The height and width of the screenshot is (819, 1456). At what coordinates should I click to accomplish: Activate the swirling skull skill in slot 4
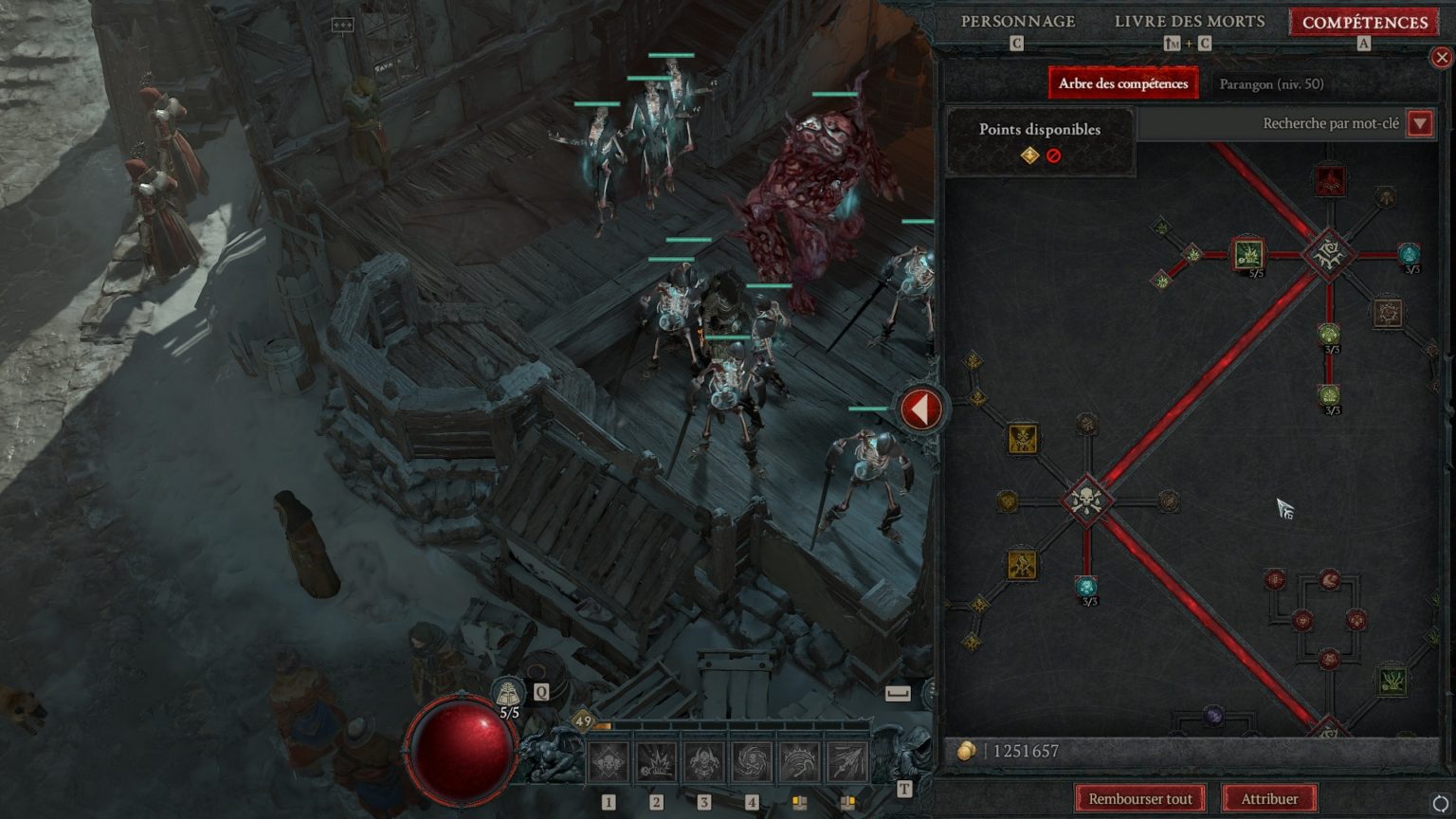tap(752, 762)
